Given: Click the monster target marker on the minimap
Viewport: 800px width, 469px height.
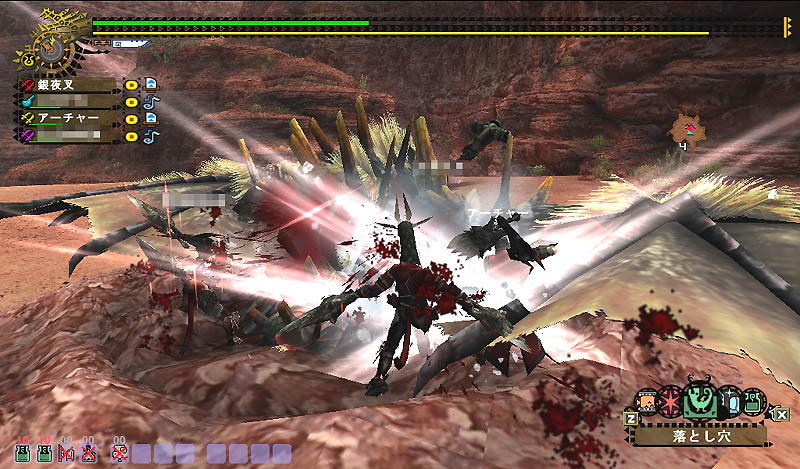Looking at the screenshot, I should 688,128.
